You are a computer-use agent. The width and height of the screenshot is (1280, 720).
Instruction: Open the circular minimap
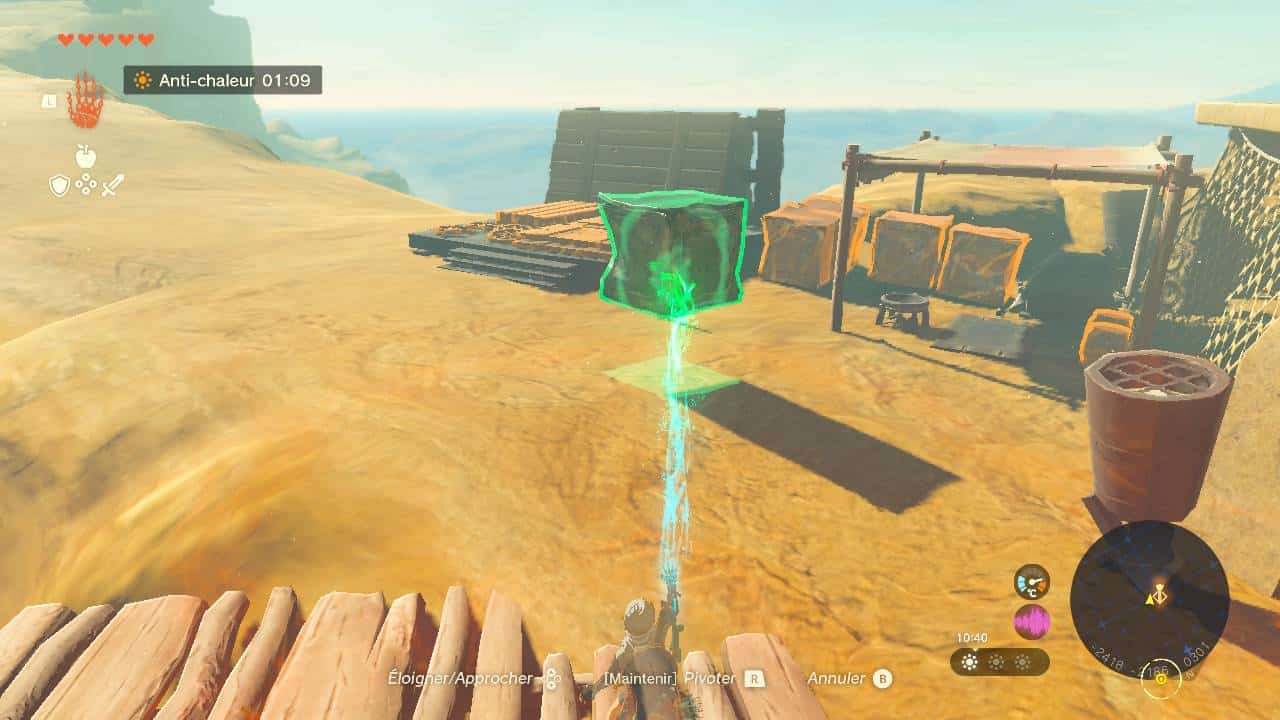[x=1149, y=599]
